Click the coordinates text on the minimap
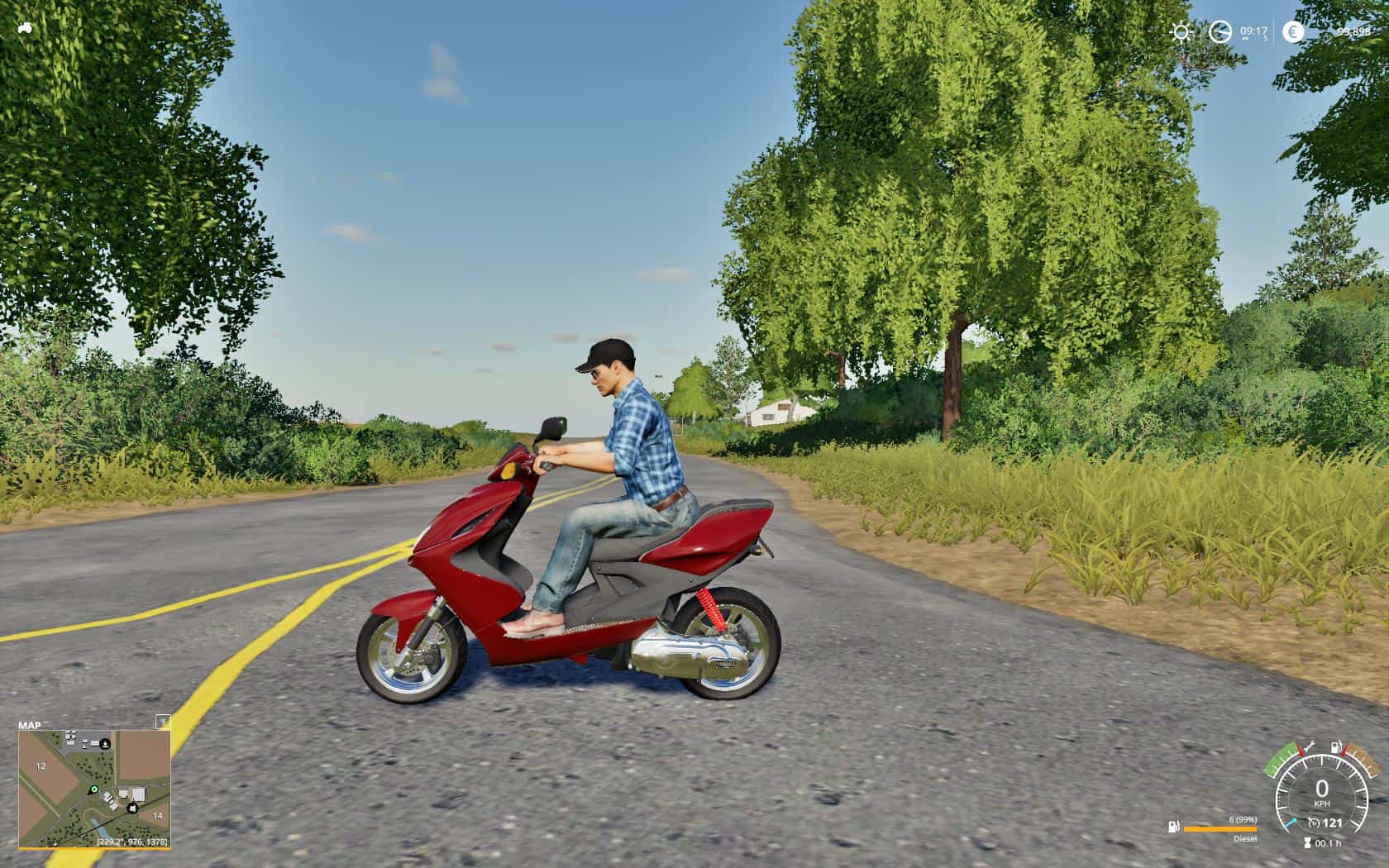 click(x=132, y=842)
